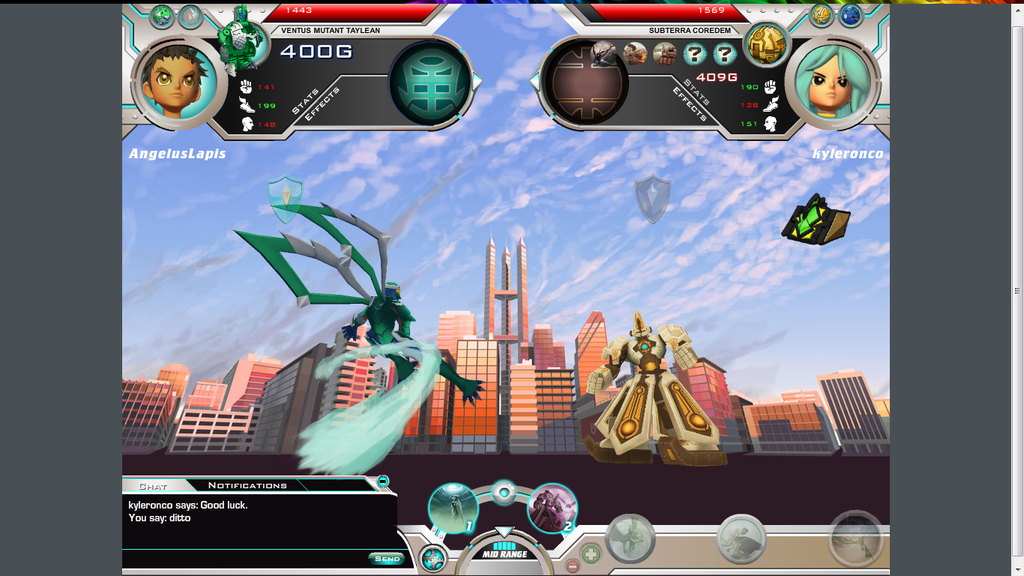Viewport: 1024px width, 576px height.
Task: Click the gold Subterra Coredem ball icon
Action: (766, 43)
